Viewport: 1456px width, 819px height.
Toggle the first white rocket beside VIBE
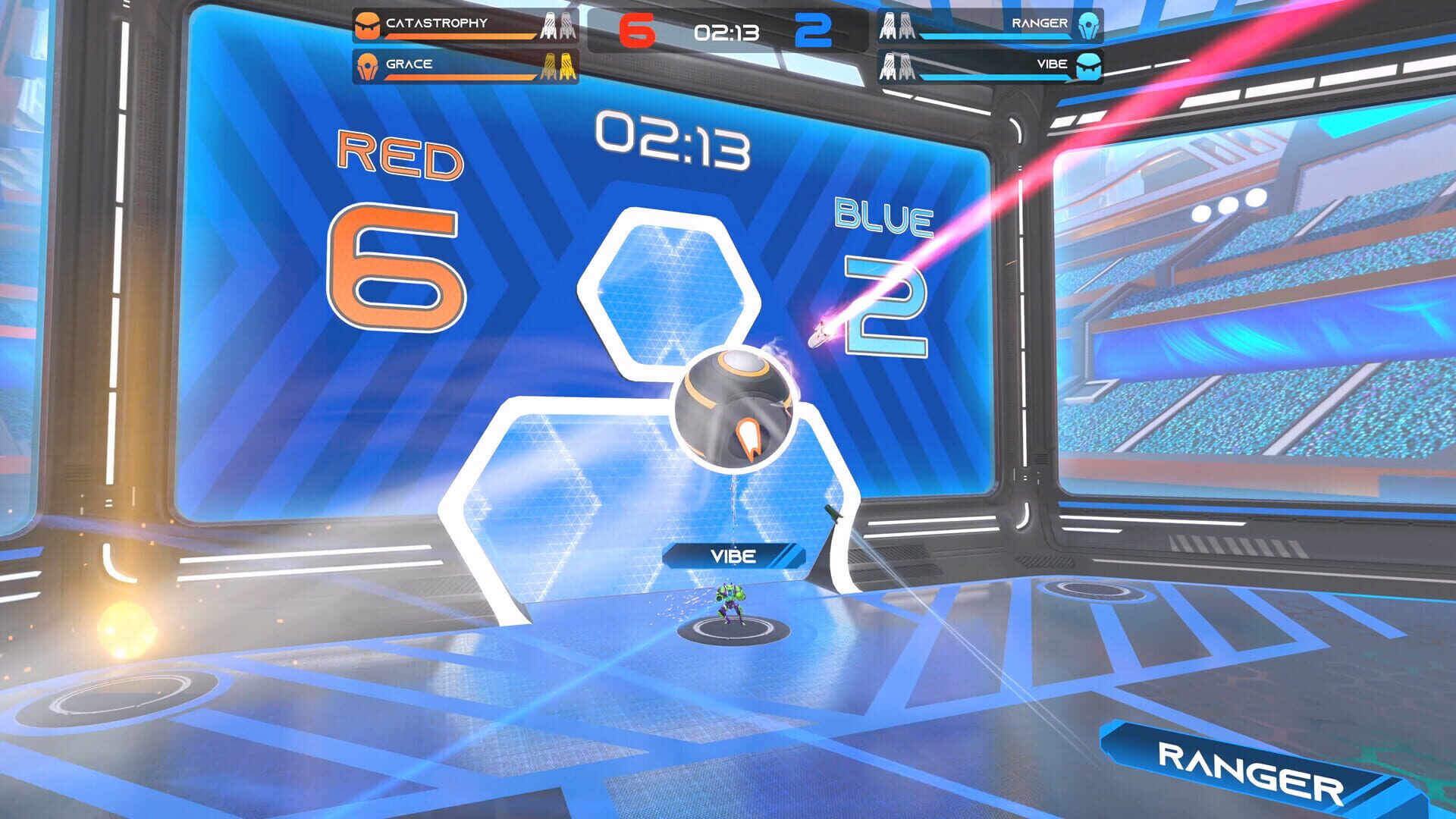(889, 67)
